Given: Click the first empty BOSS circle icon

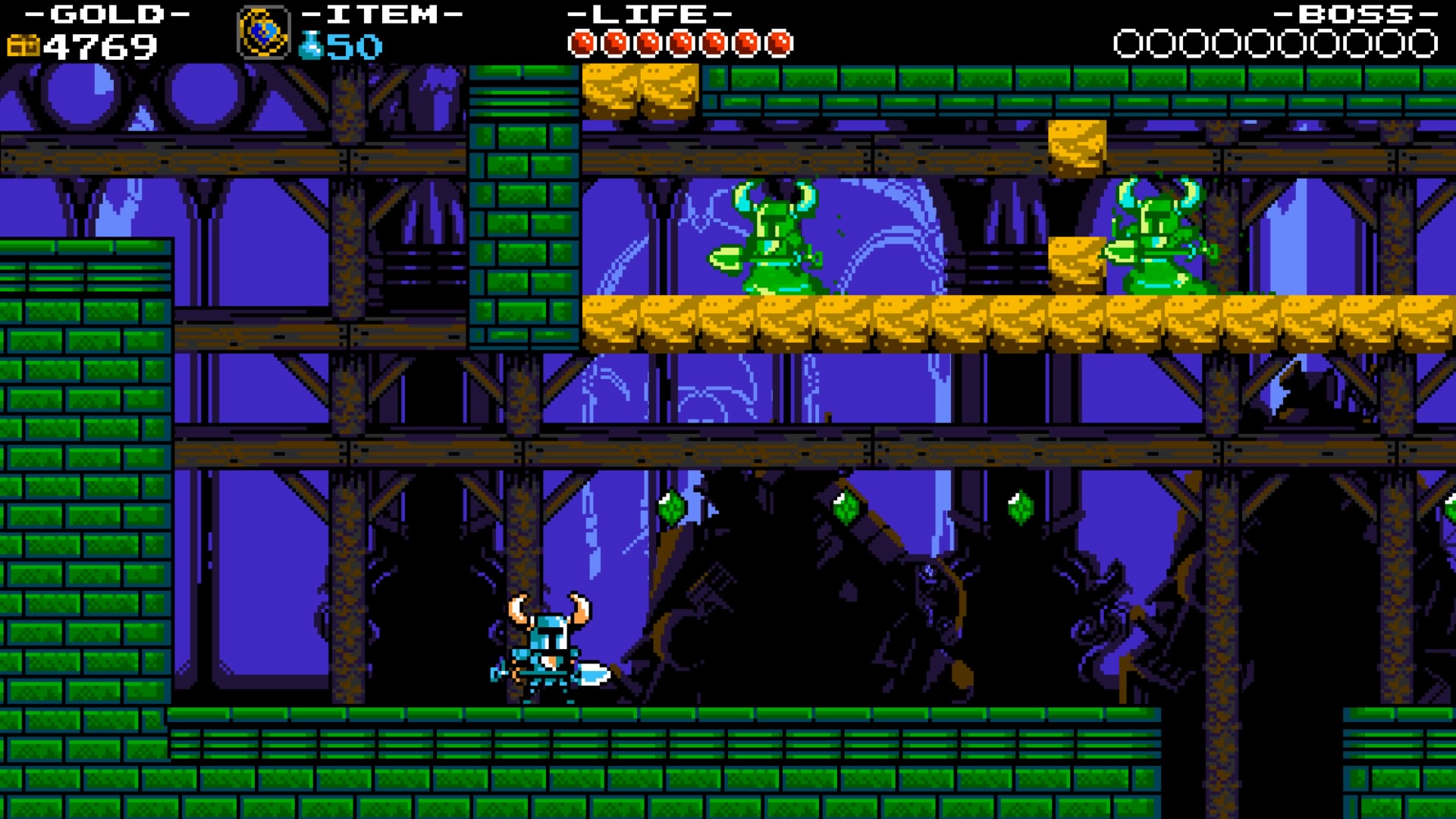Looking at the screenshot, I should pos(1128,42).
